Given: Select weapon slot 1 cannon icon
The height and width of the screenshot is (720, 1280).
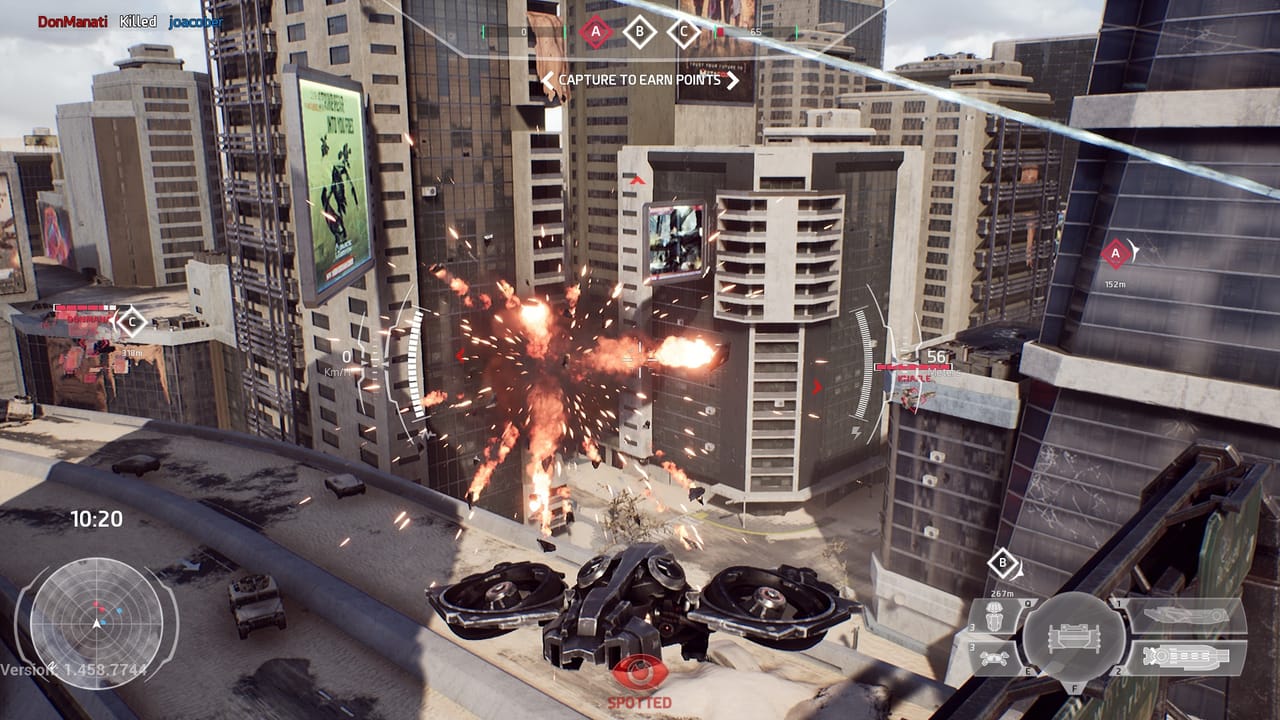Looking at the screenshot, I should click(1185, 613).
